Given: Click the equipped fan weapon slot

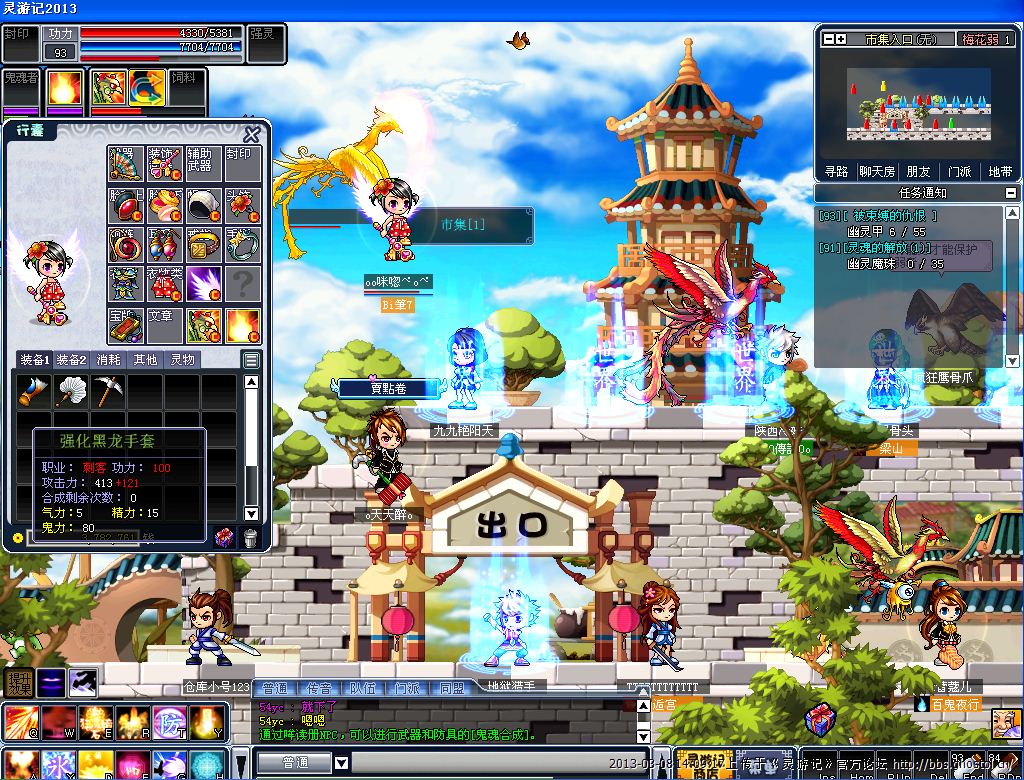Looking at the screenshot, I should tap(125, 163).
